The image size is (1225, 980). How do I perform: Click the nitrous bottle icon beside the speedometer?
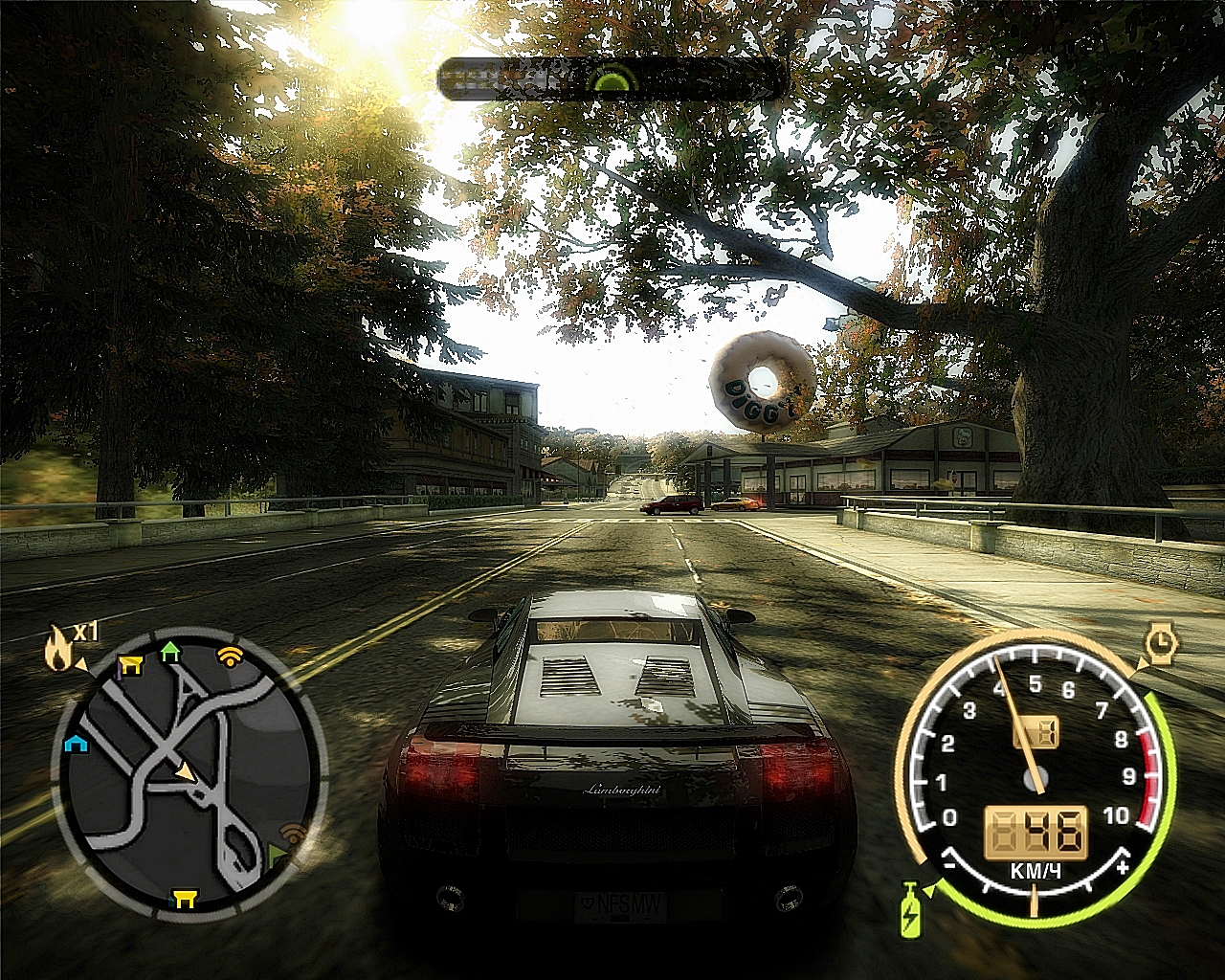[910, 912]
